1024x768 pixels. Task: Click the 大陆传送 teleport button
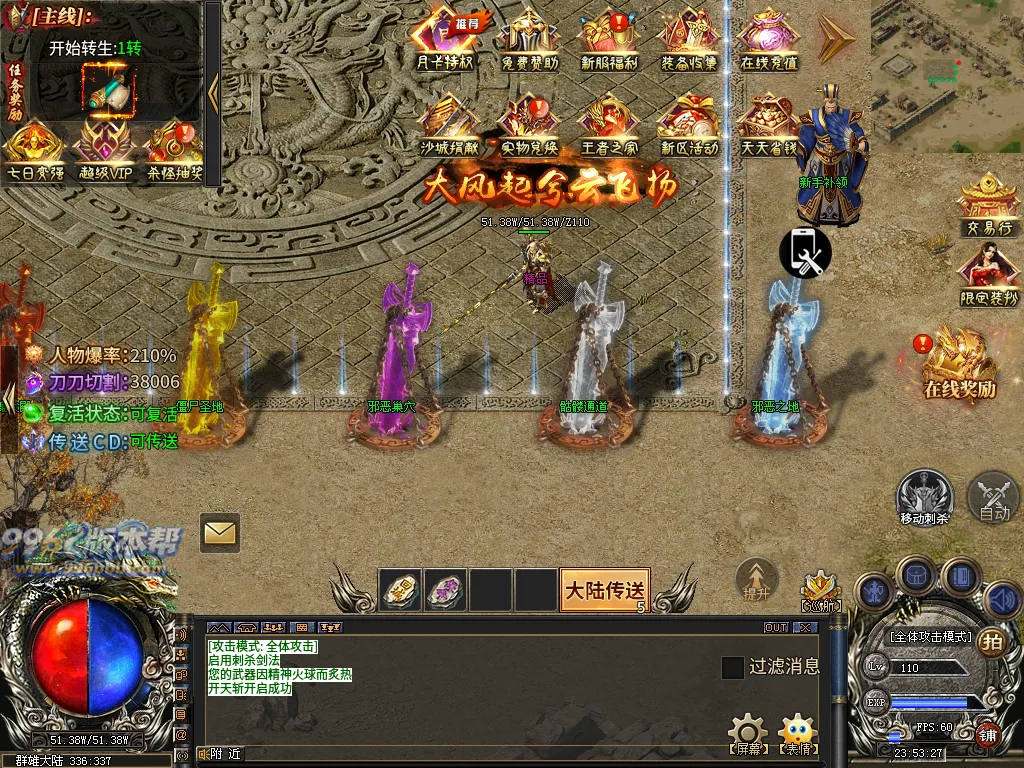tap(604, 589)
